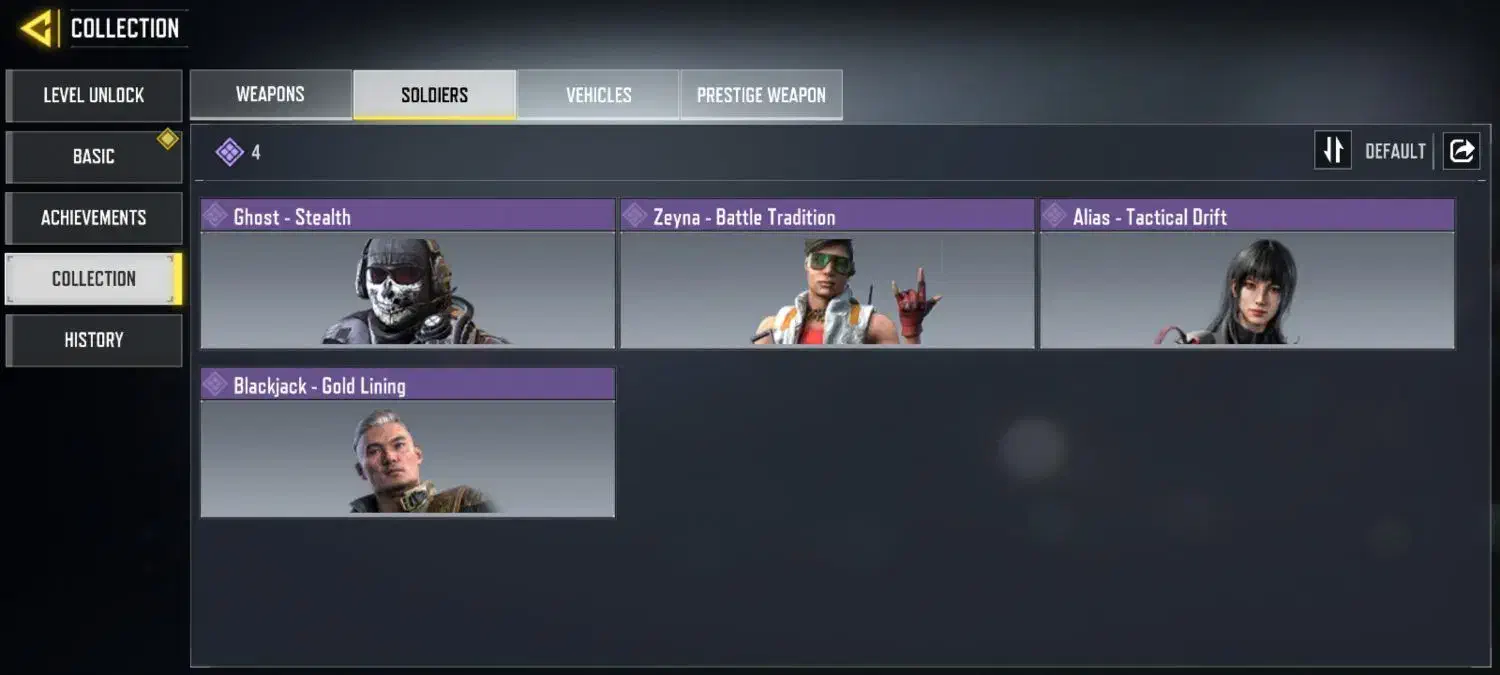The image size is (1500, 675).
Task: Go back using the yellow arrow
Action: click(37, 28)
